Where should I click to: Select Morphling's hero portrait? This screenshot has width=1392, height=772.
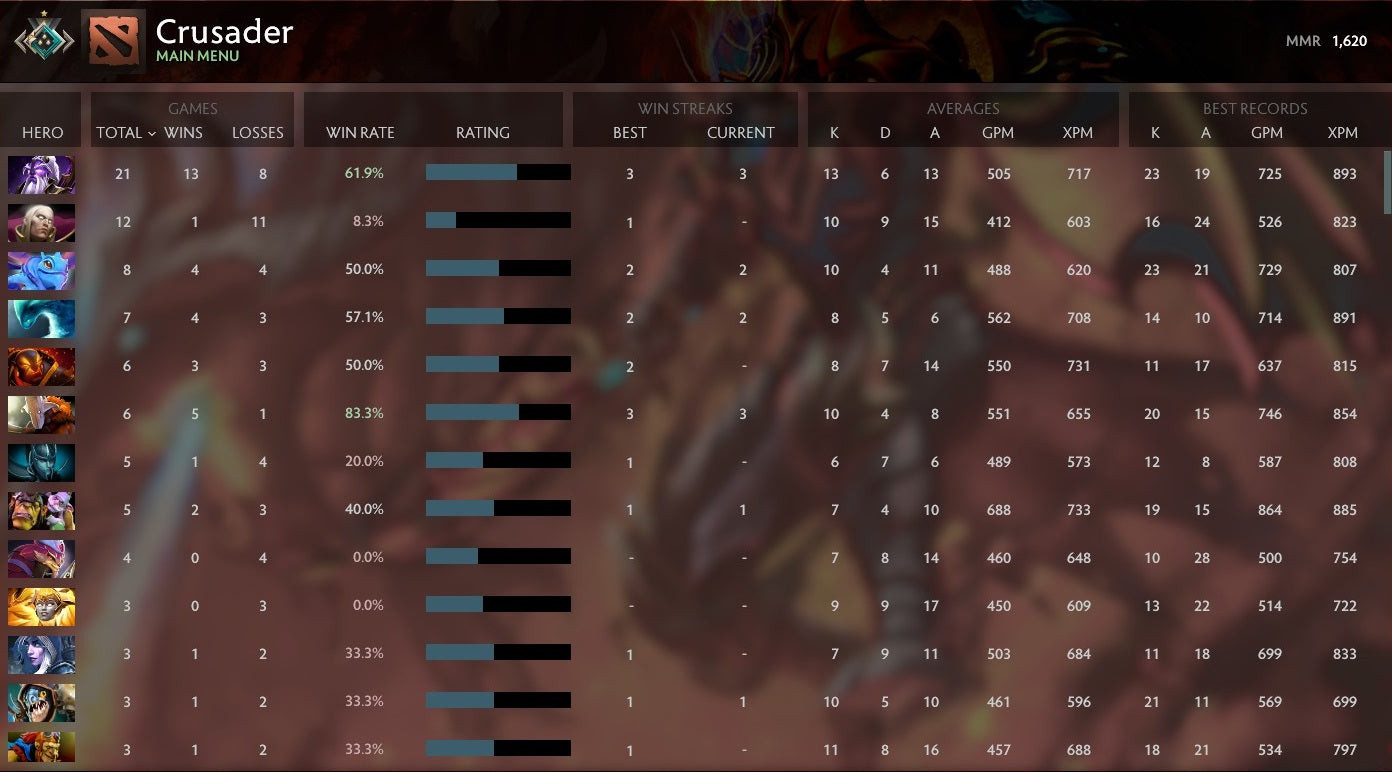click(41, 317)
